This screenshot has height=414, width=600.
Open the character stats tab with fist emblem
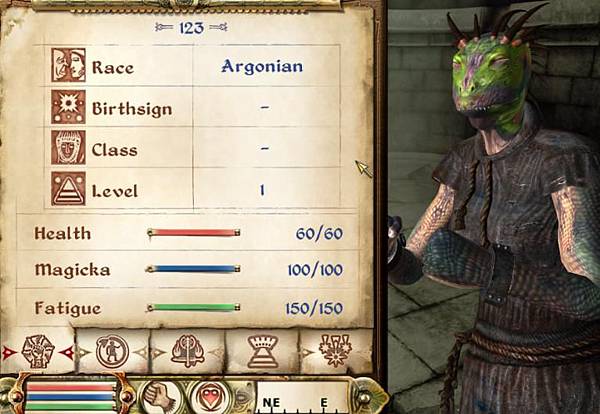(38, 351)
